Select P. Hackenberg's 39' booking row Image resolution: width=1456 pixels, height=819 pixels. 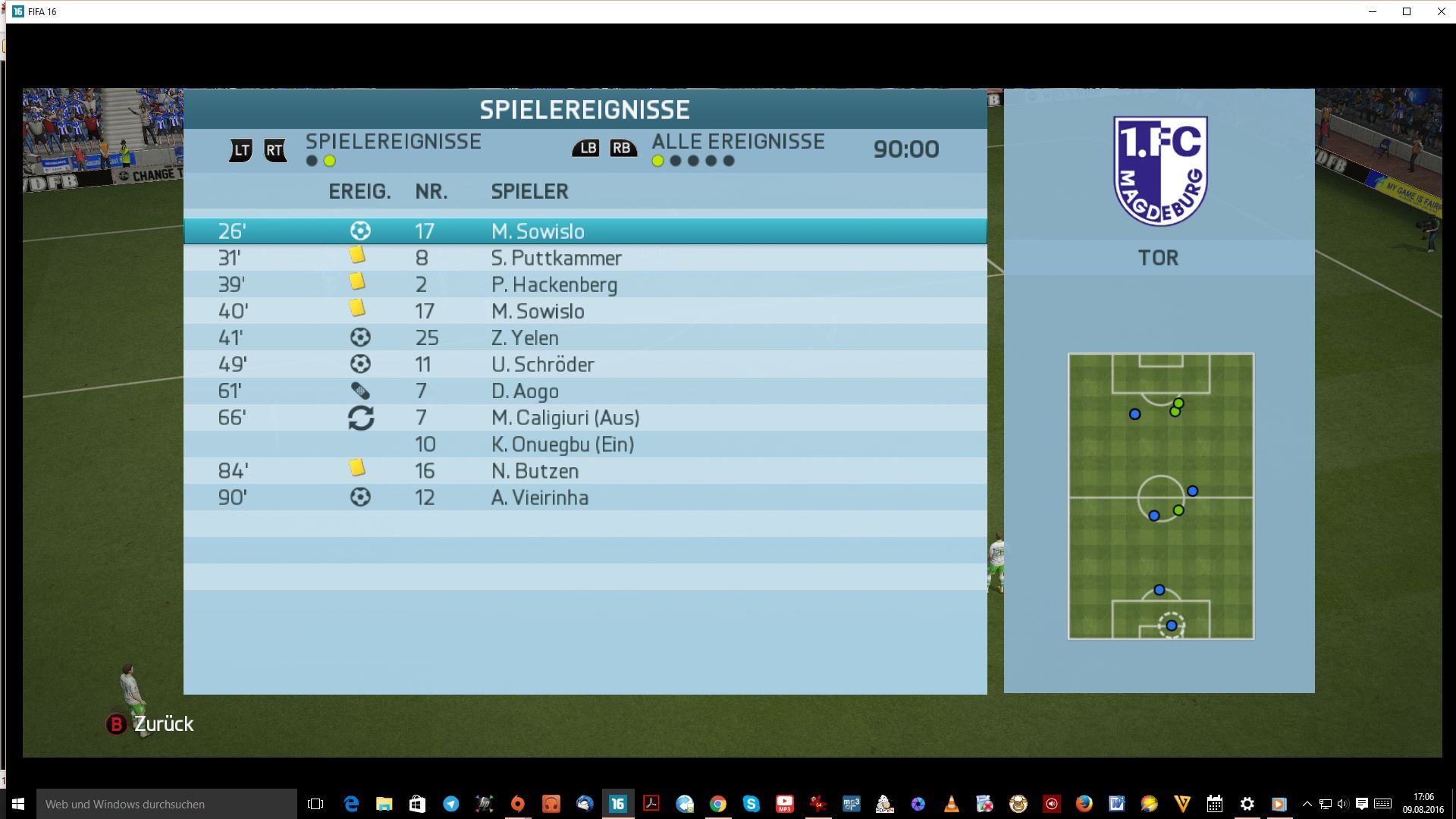point(585,284)
